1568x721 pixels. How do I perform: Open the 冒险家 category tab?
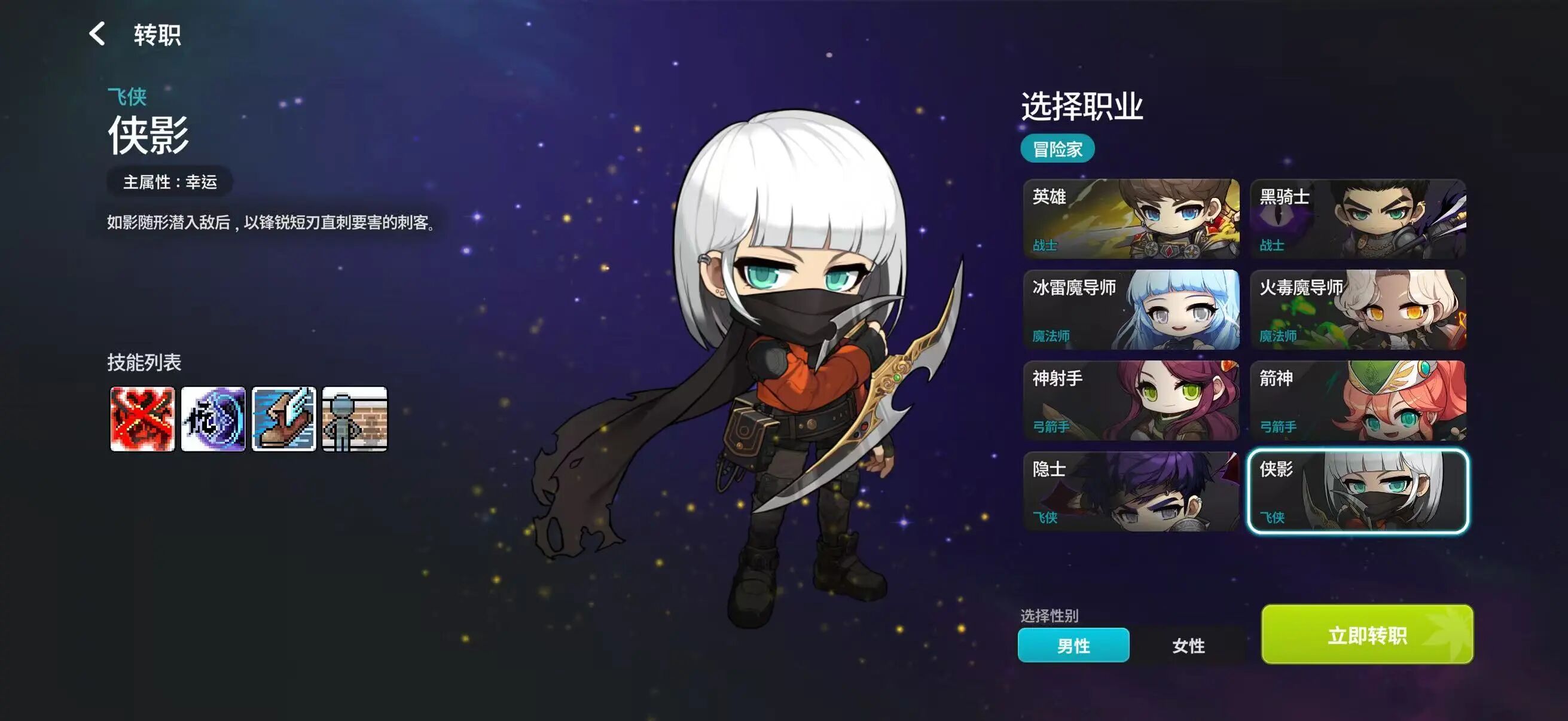tap(1058, 148)
